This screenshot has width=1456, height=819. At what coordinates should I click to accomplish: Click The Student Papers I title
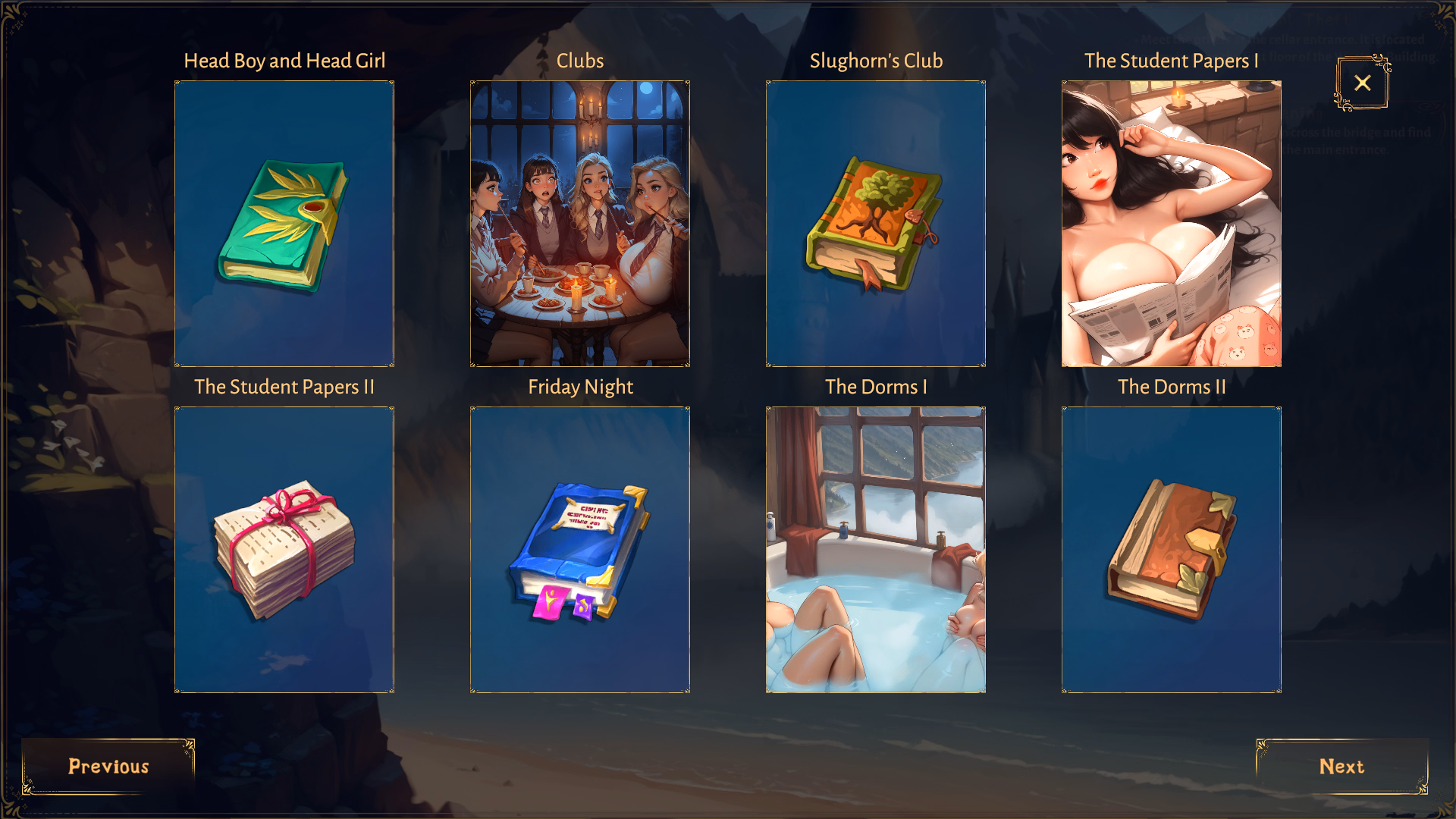[1171, 61]
